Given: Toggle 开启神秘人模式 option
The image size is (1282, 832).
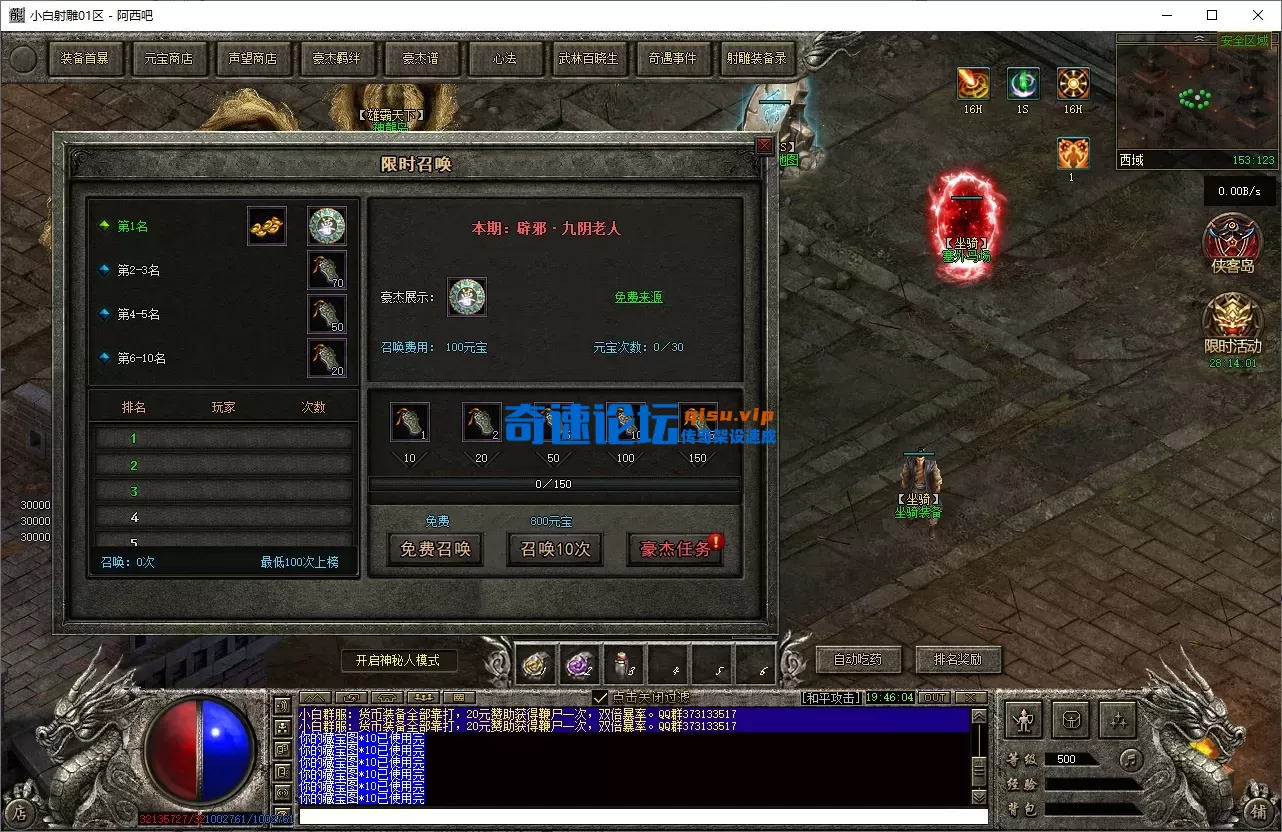Looking at the screenshot, I should pyautogui.click(x=399, y=660).
